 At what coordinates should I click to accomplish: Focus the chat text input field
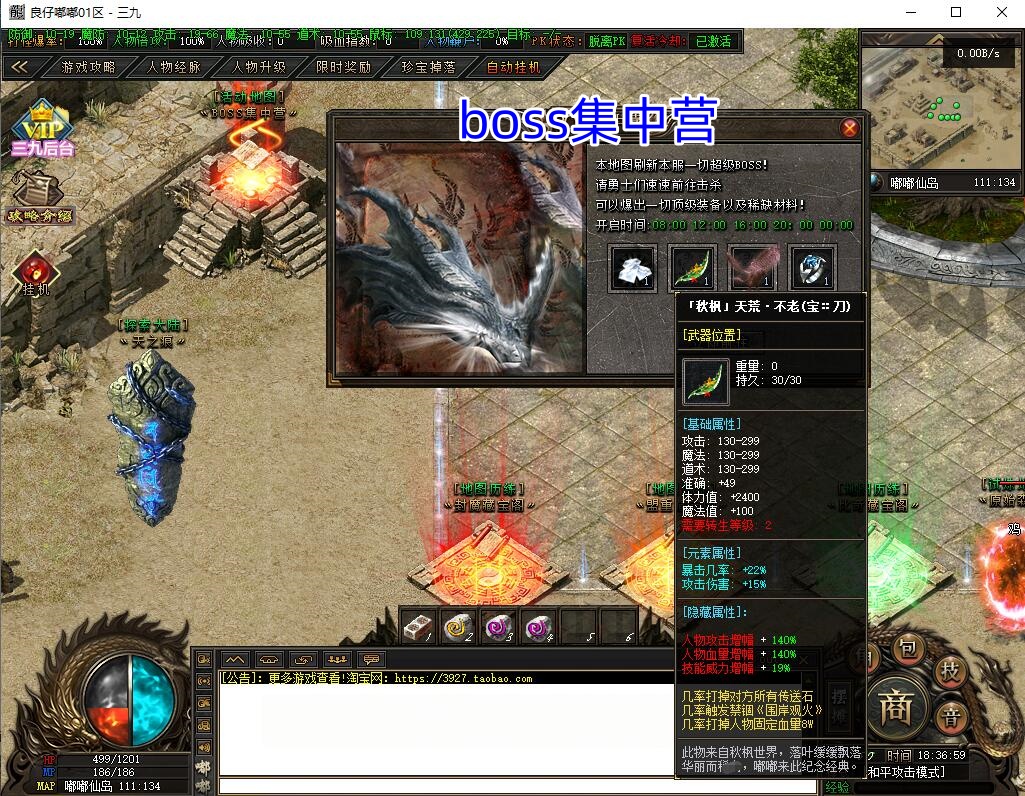tap(517, 786)
